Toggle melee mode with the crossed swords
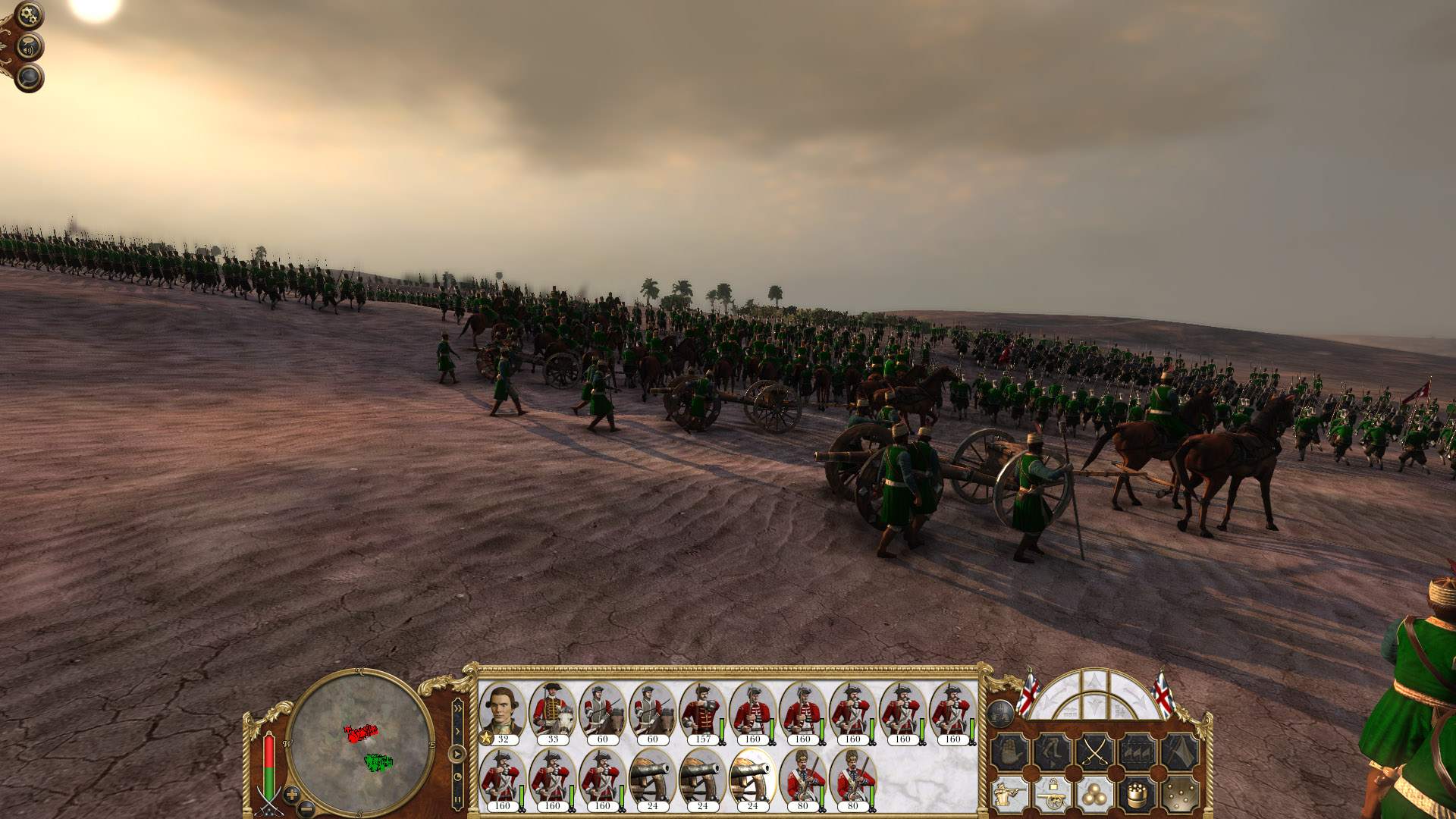Viewport: 1456px width, 819px height. click(1094, 752)
